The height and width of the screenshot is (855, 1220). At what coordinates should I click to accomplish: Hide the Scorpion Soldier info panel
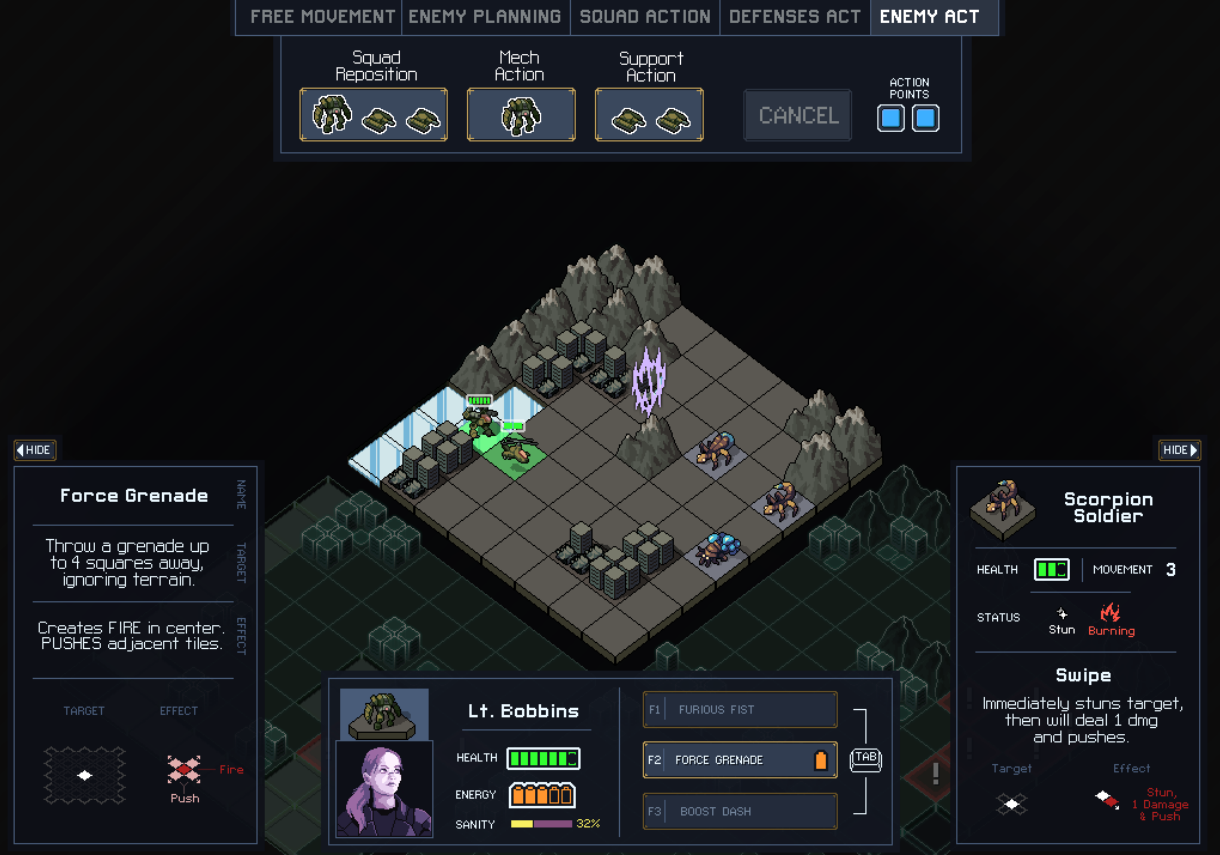(x=1180, y=450)
